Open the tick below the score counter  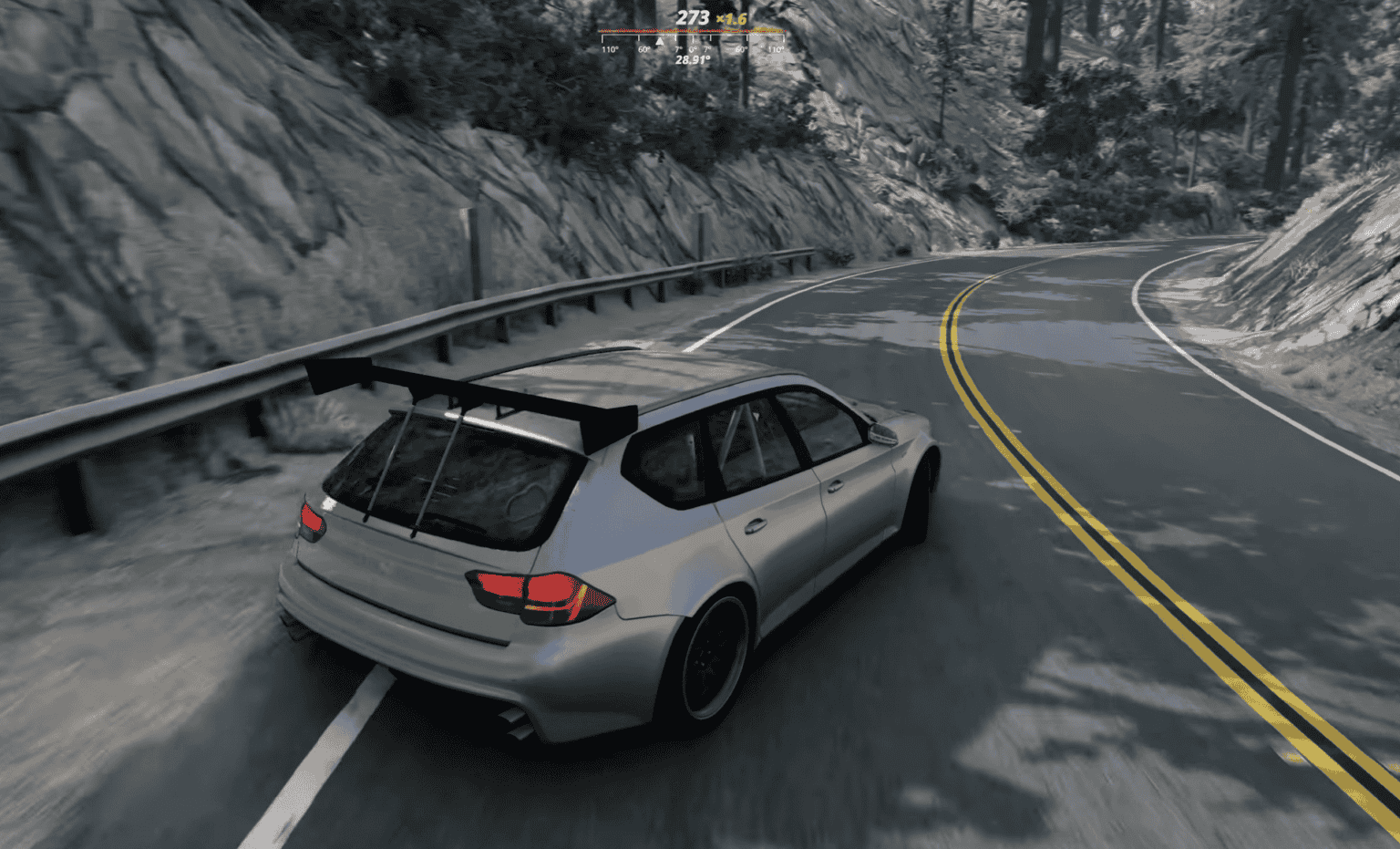point(693,36)
